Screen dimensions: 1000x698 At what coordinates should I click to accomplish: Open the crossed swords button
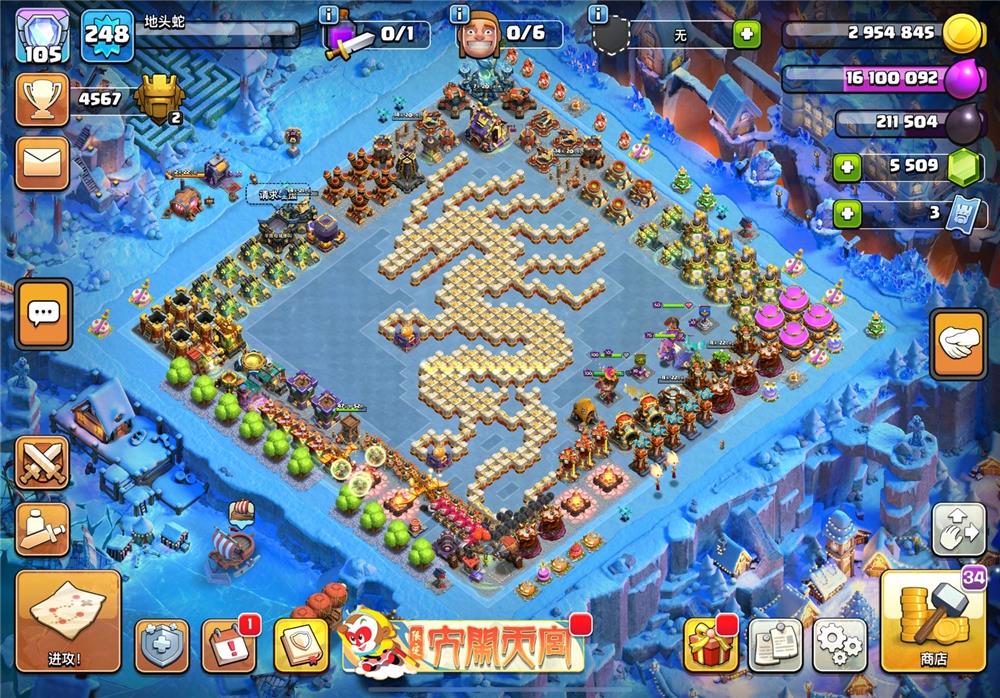tap(42, 463)
